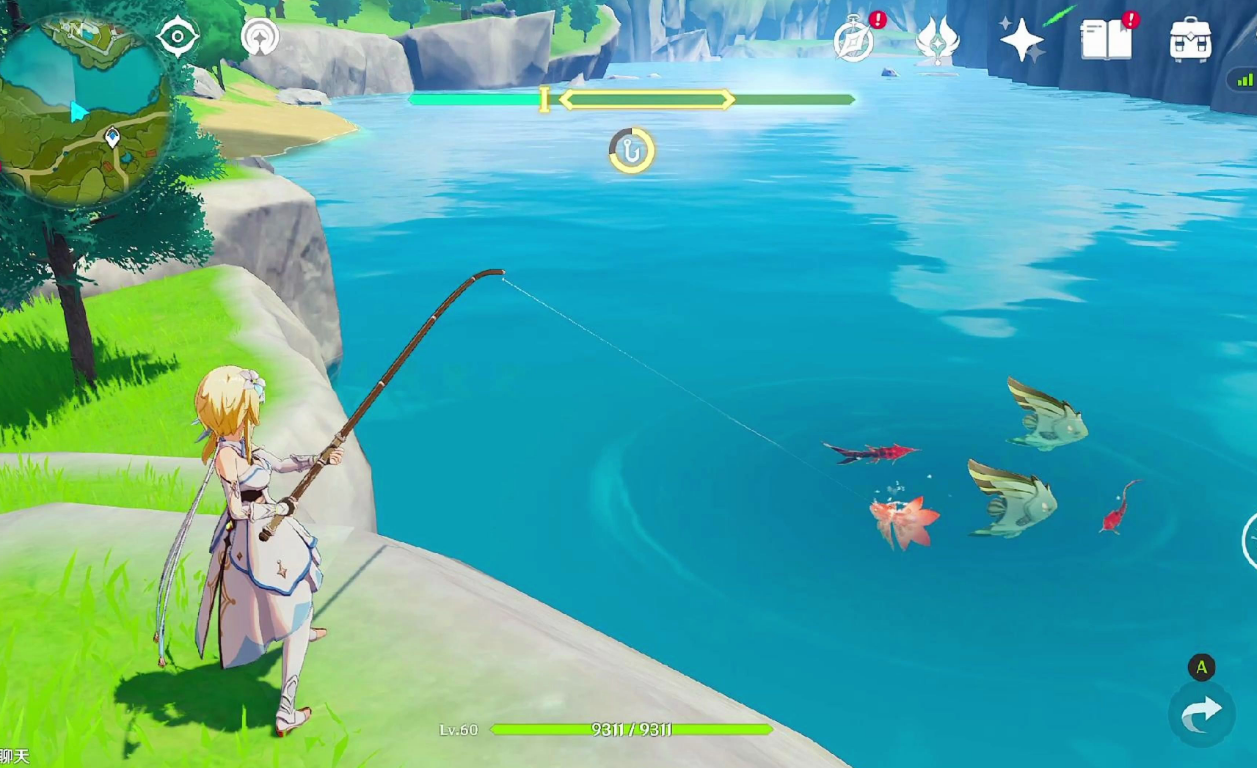Open the four-pointed star wish icon

(1022, 41)
